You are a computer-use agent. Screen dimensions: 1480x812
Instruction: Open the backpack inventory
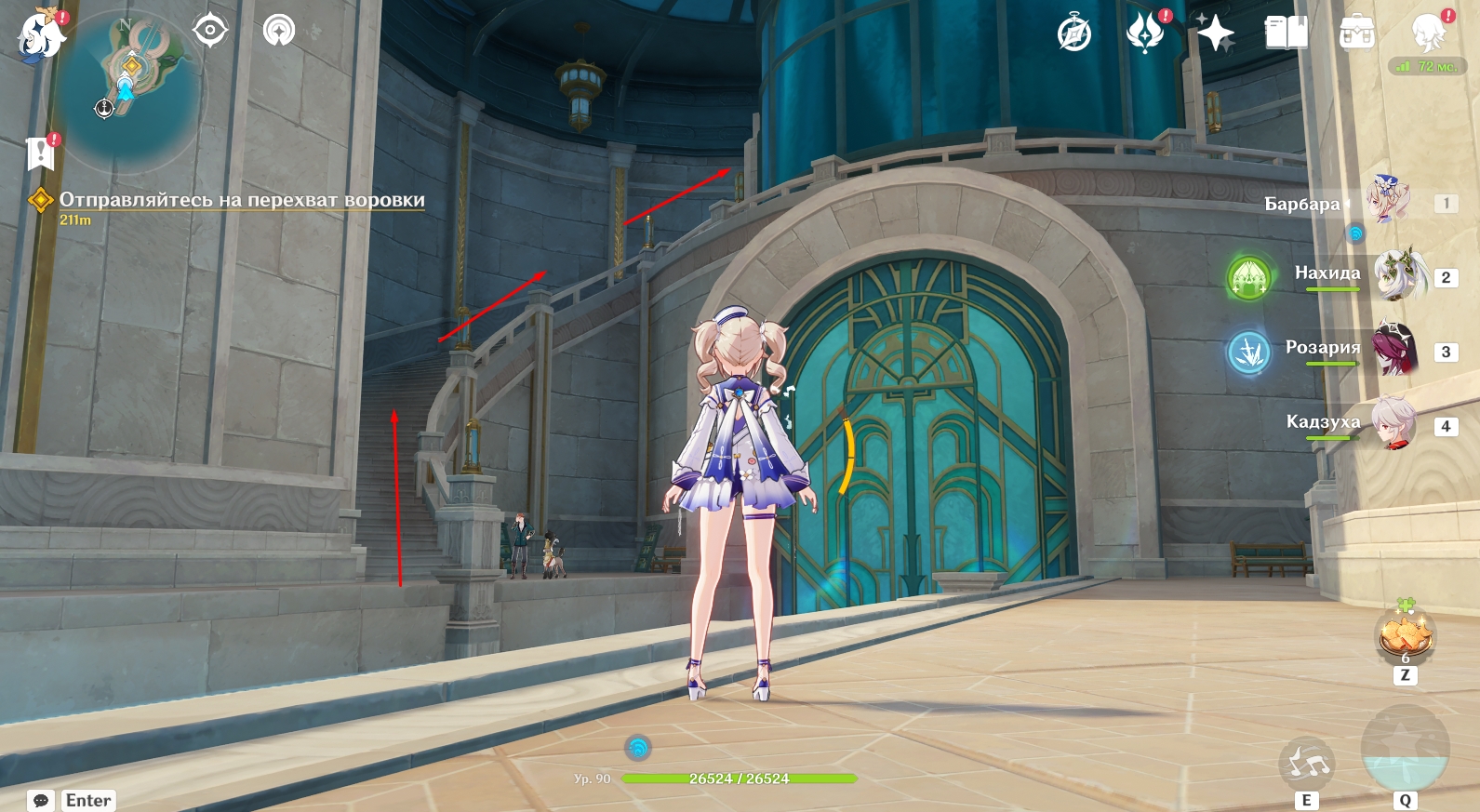pyautogui.click(x=1356, y=33)
